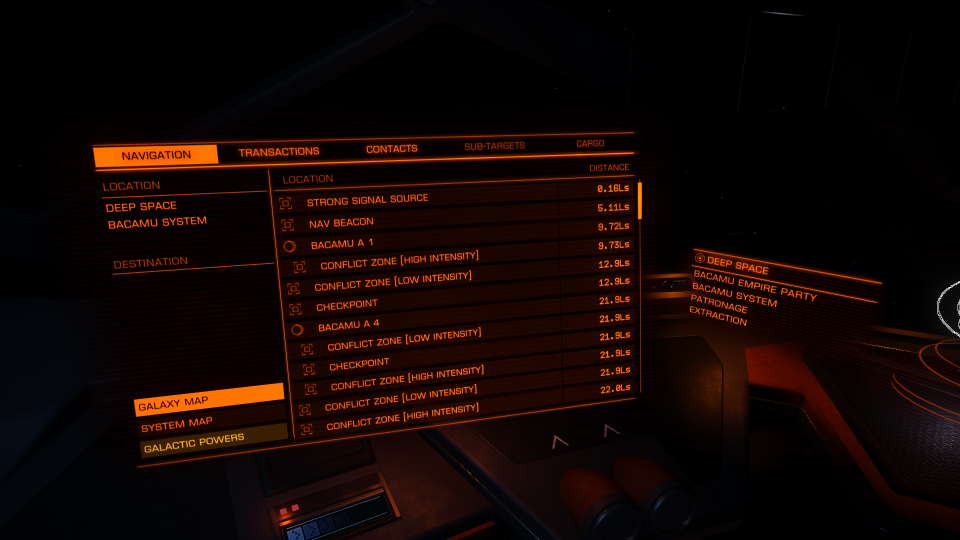Open the Galaxy Map
Screen dimensions: 960x540
point(210,401)
